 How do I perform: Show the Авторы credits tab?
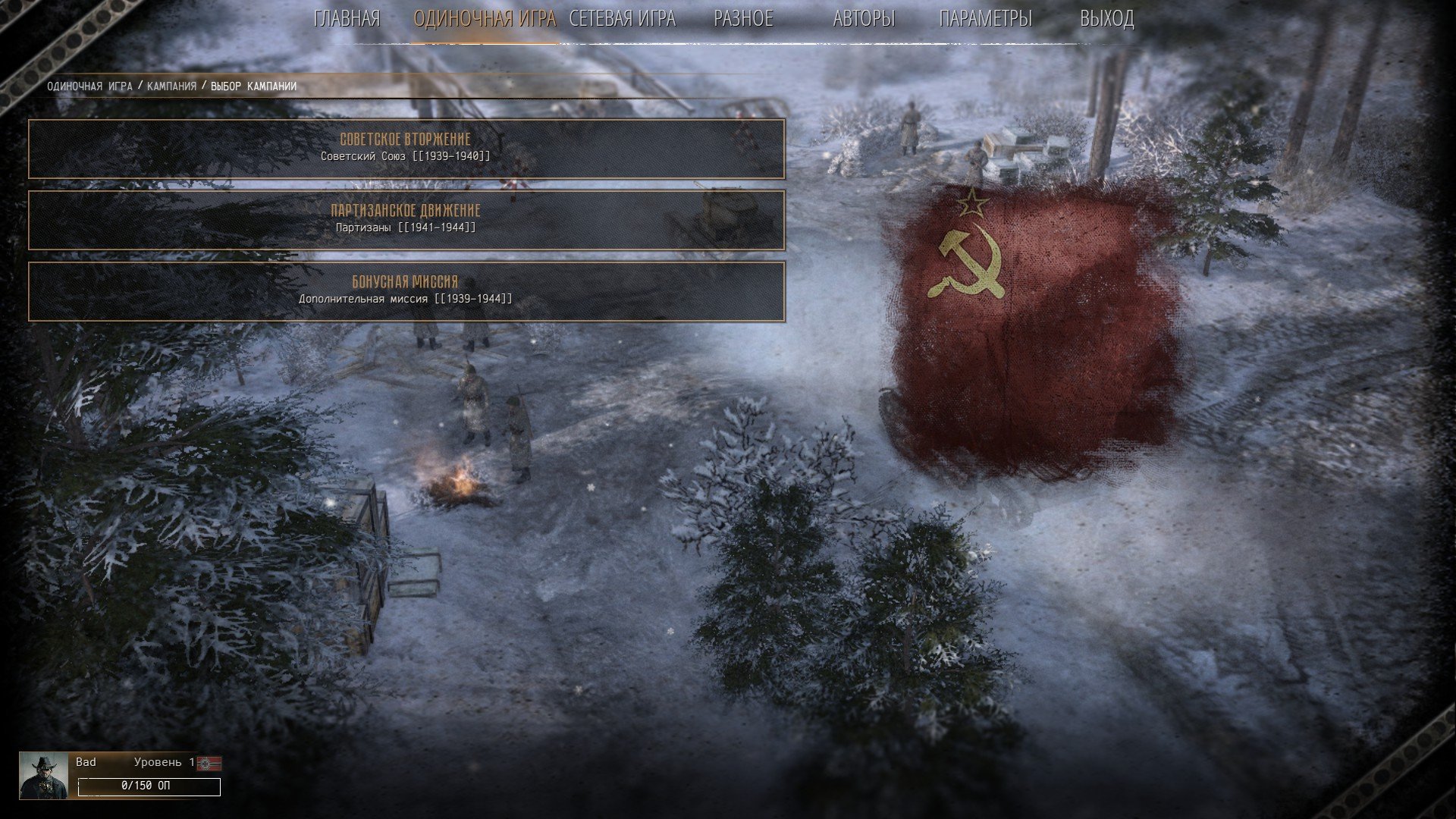click(x=864, y=19)
